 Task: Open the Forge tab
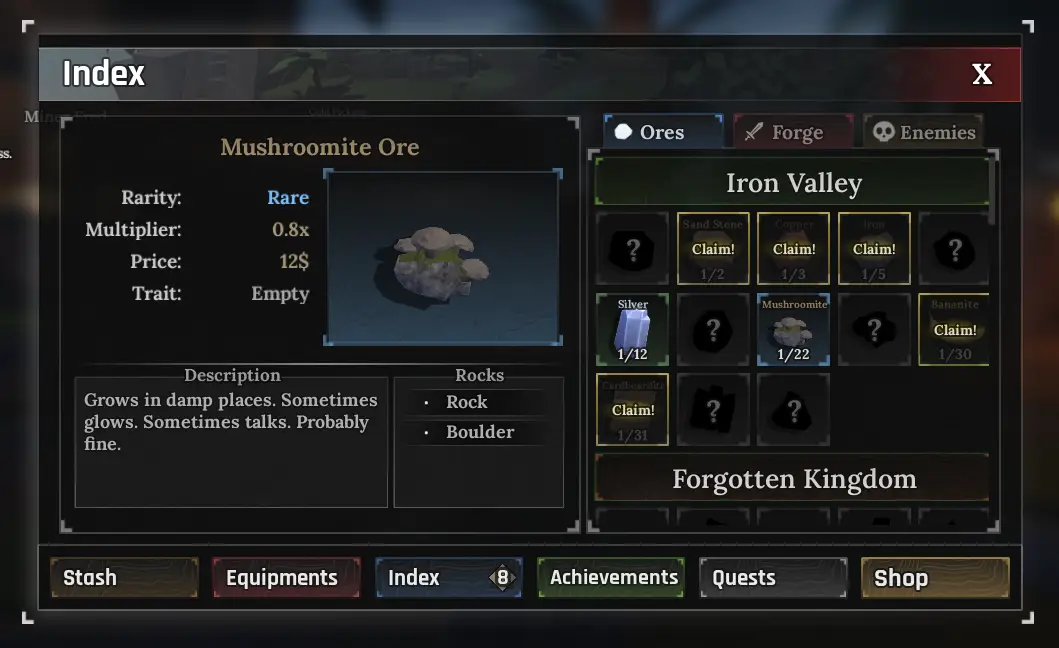794,132
